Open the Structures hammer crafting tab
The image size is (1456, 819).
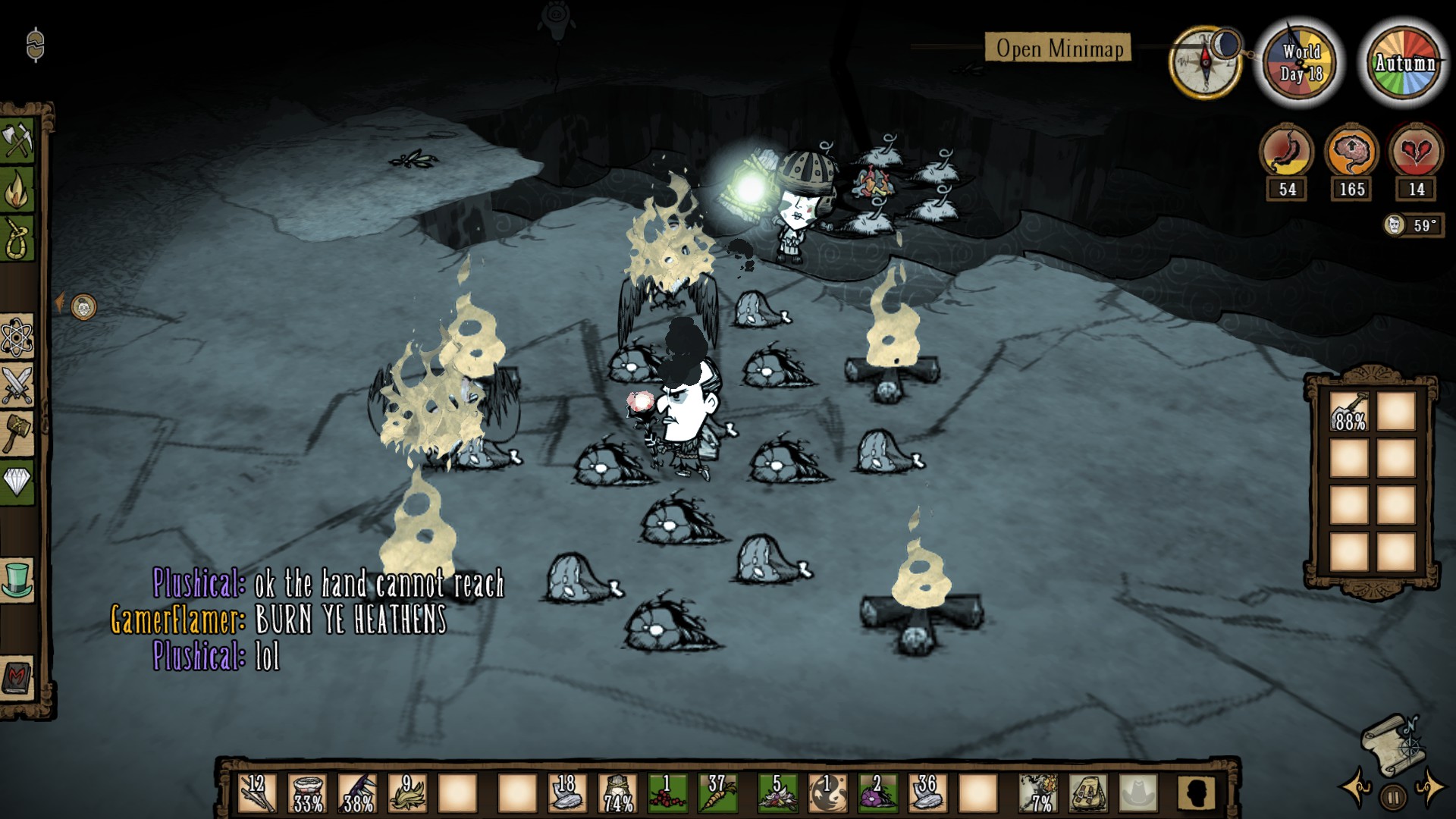(x=17, y=433)
